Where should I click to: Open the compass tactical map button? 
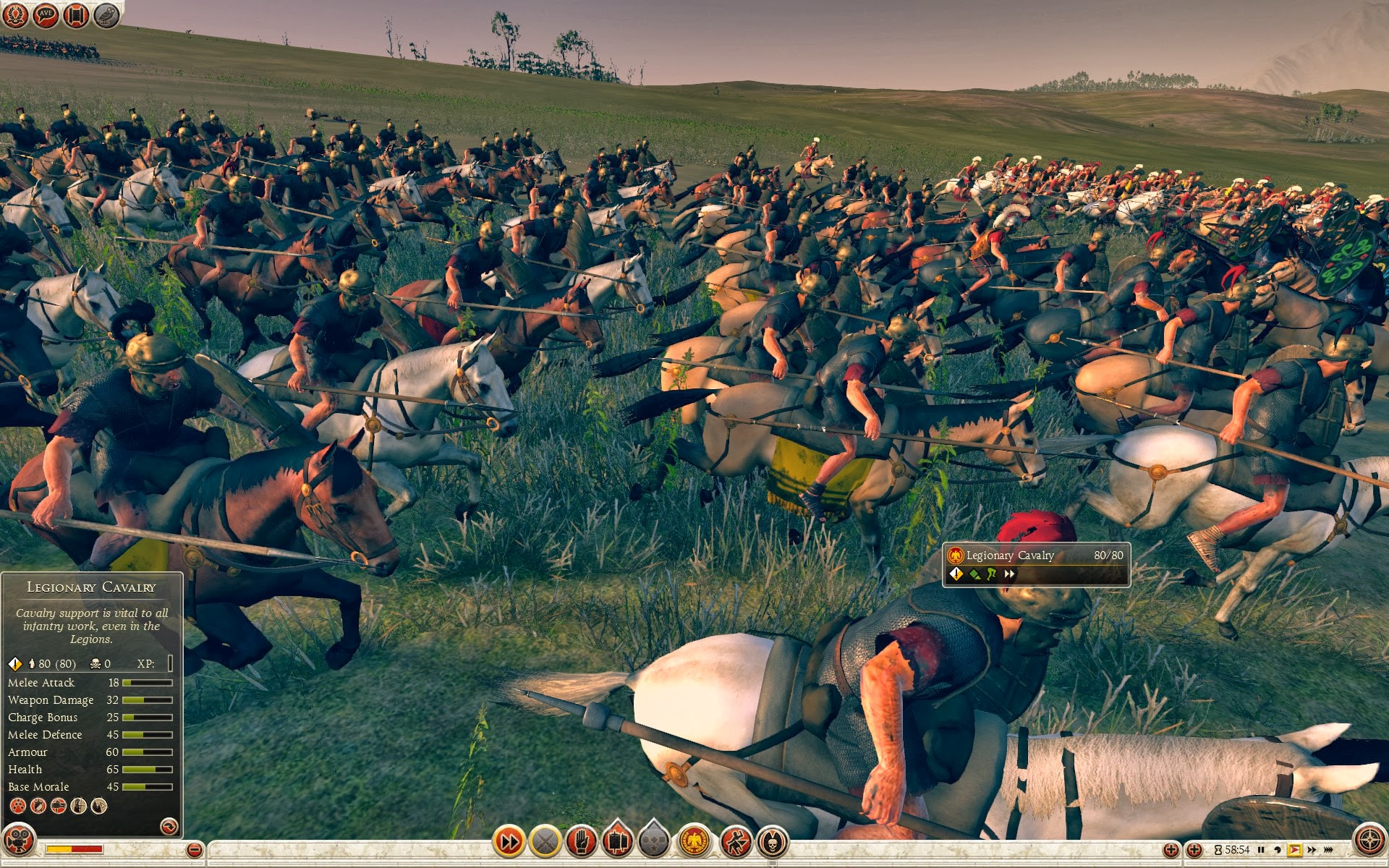[x=1369, y=841]
